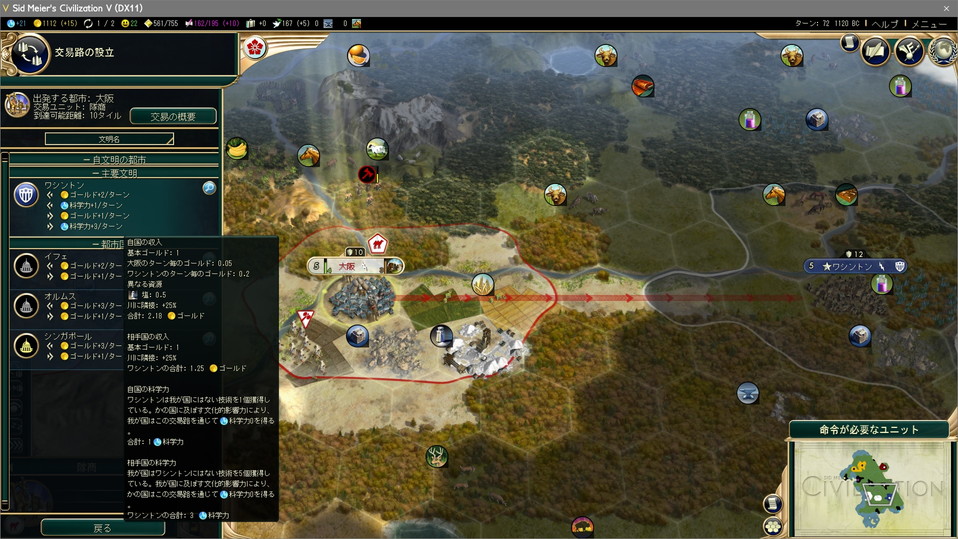Viewport: 958px width, 539px height.
Task: Close the Civilization V window
Action: point(945,7)
